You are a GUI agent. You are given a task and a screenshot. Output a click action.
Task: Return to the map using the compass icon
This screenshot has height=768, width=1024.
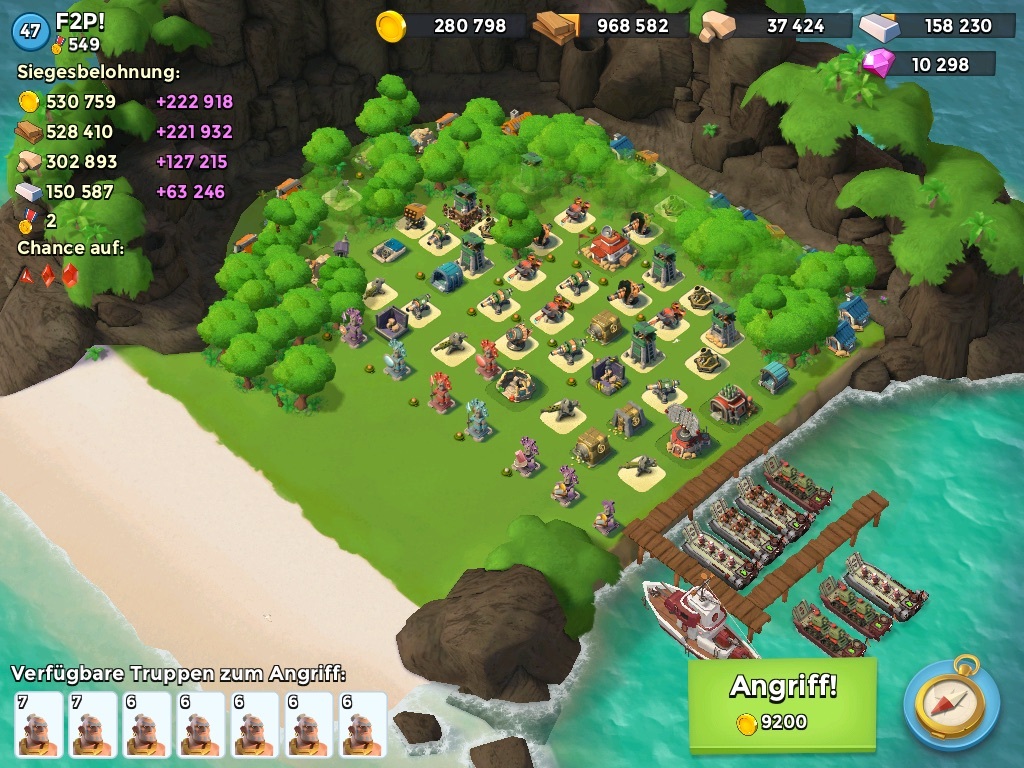coord(951,702)
